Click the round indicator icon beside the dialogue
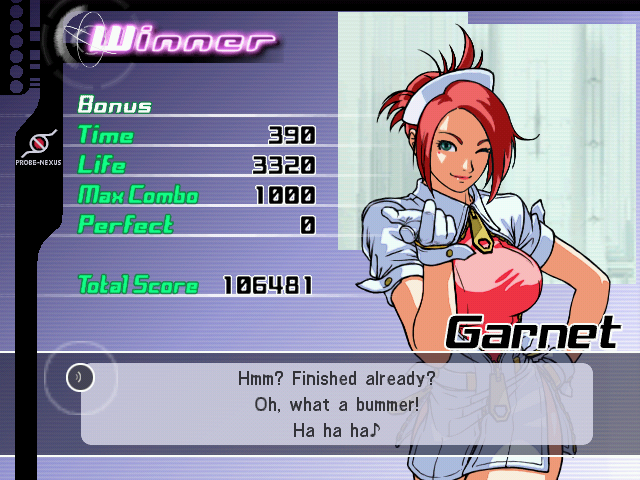640x480 pixels. click(80, 377)
